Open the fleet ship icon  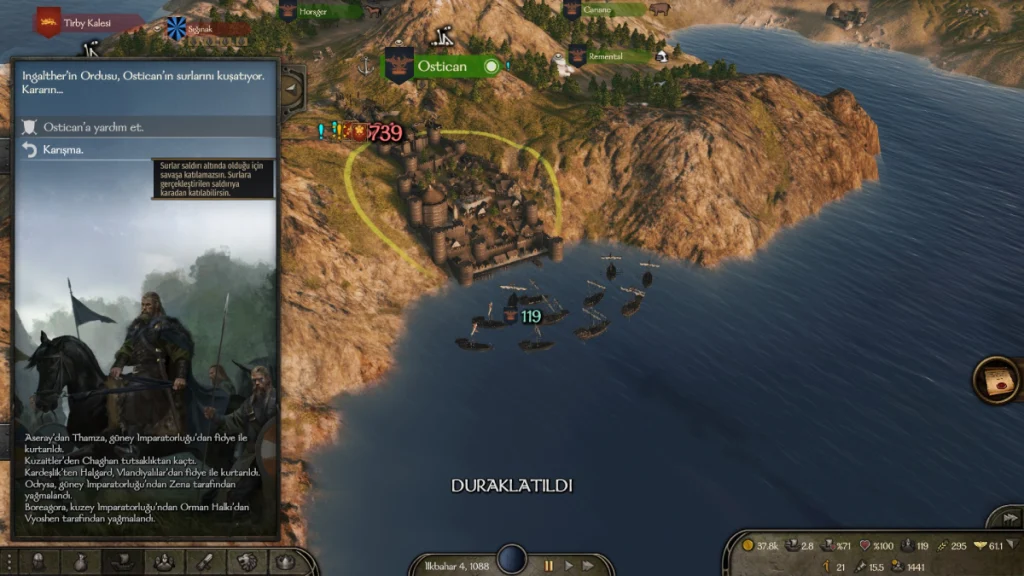[x=121, y=561]
